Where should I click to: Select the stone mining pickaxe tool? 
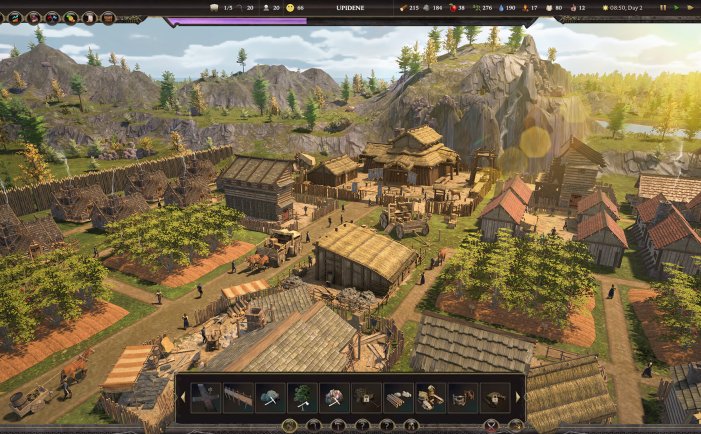[270, 397]
